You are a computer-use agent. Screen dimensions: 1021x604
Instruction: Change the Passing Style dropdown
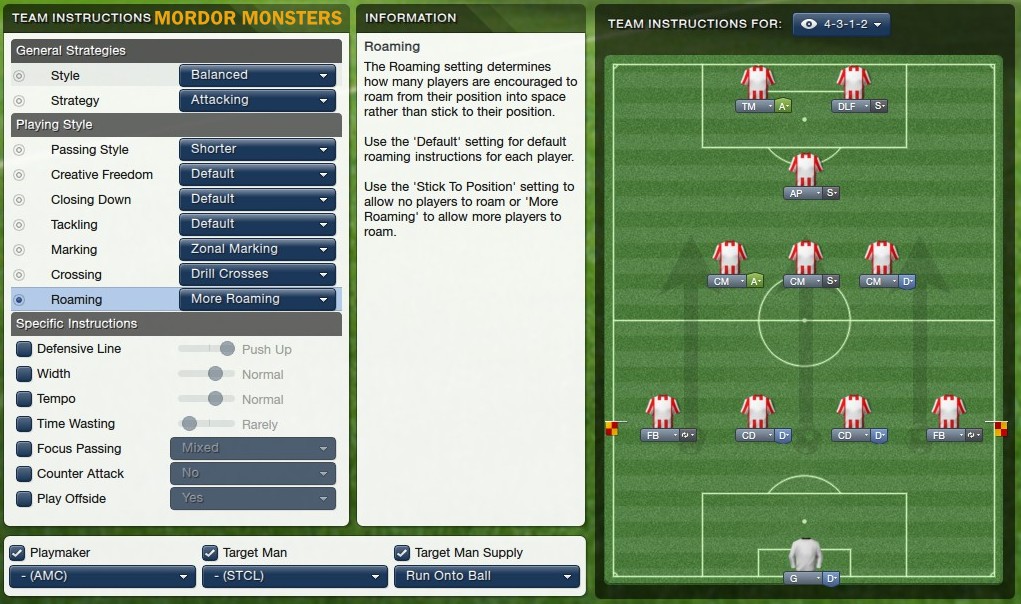tap(257, 149)
